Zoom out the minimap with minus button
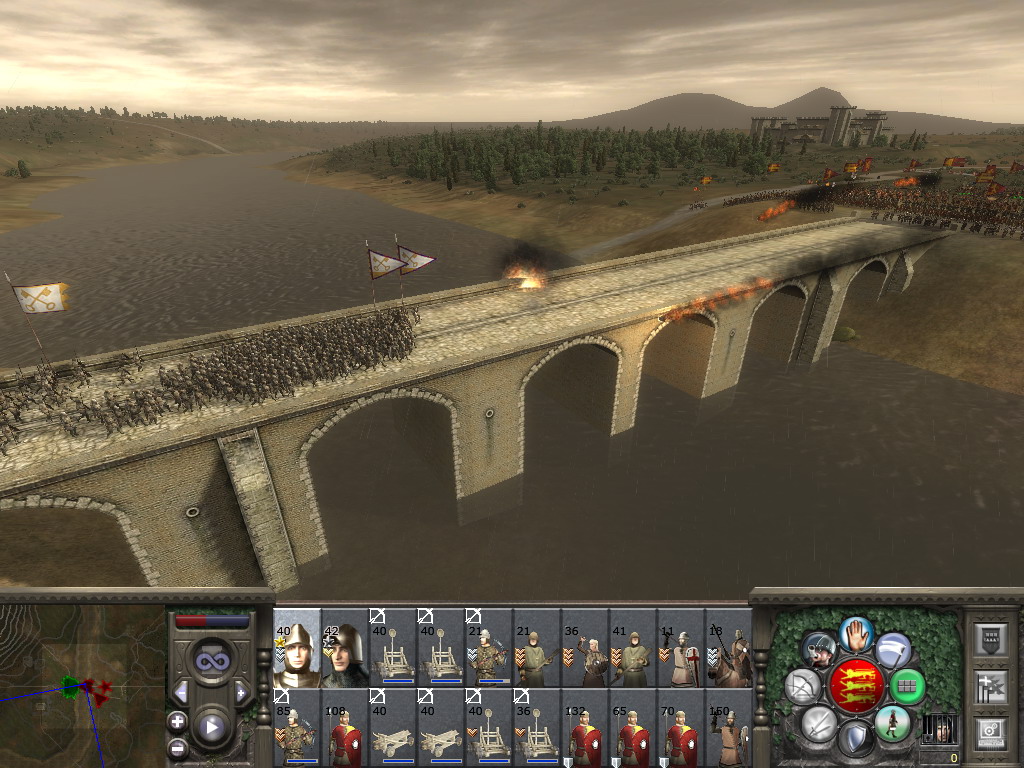This screenshot has height=768, width=1024. tap(177, 746)
